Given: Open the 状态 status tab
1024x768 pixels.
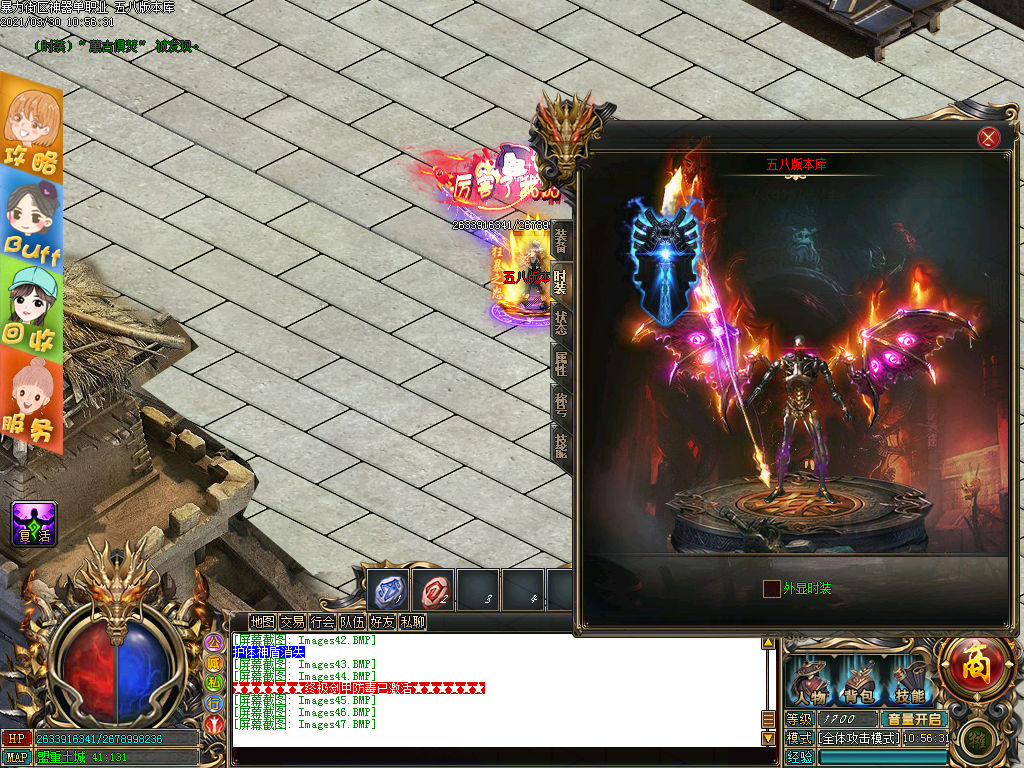Looking at the screenshot, I should [x=562, y=322].
